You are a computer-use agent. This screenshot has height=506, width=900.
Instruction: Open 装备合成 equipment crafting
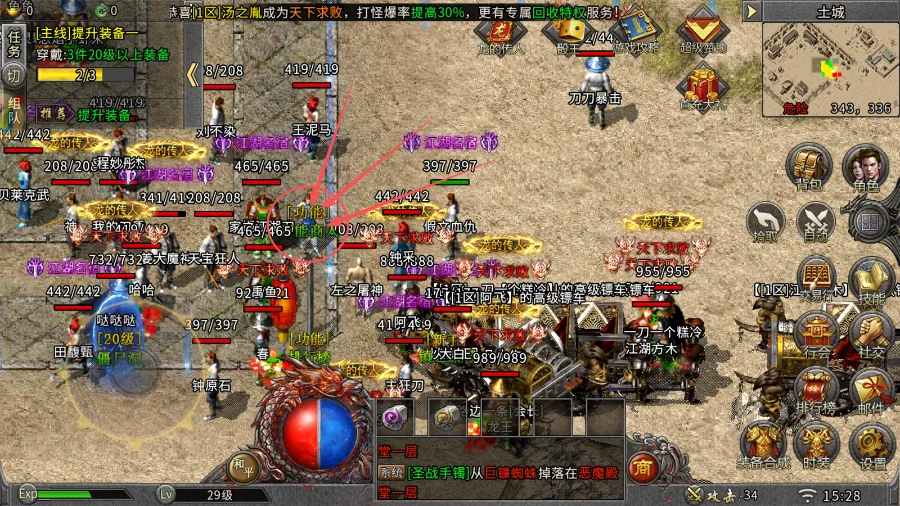click(763, 445)
